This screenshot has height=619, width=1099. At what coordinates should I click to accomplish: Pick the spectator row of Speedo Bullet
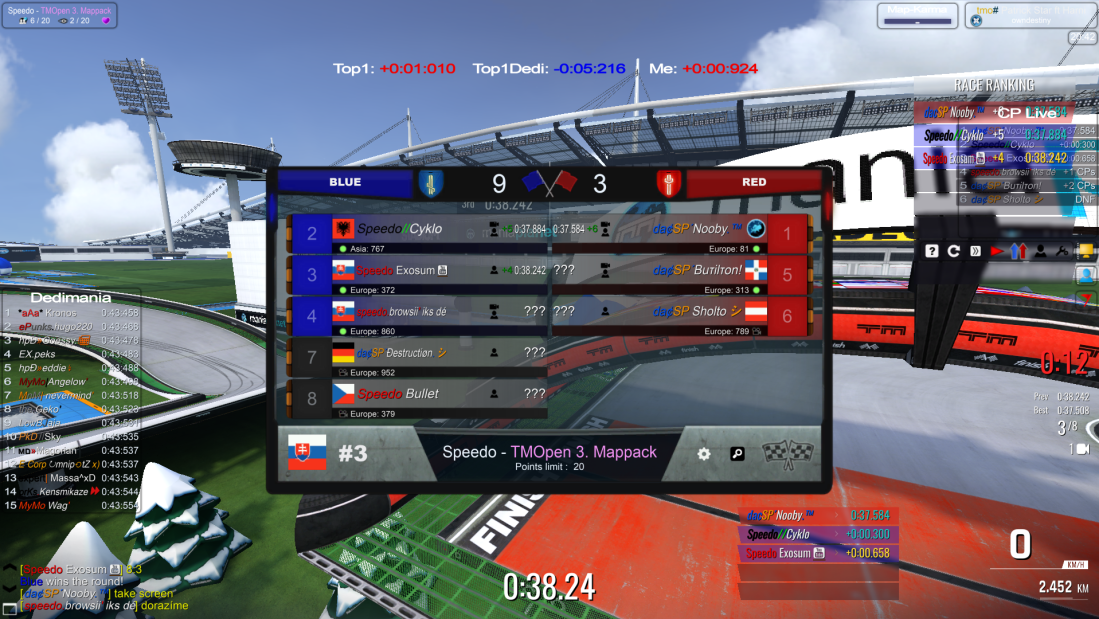click(418, 399)
